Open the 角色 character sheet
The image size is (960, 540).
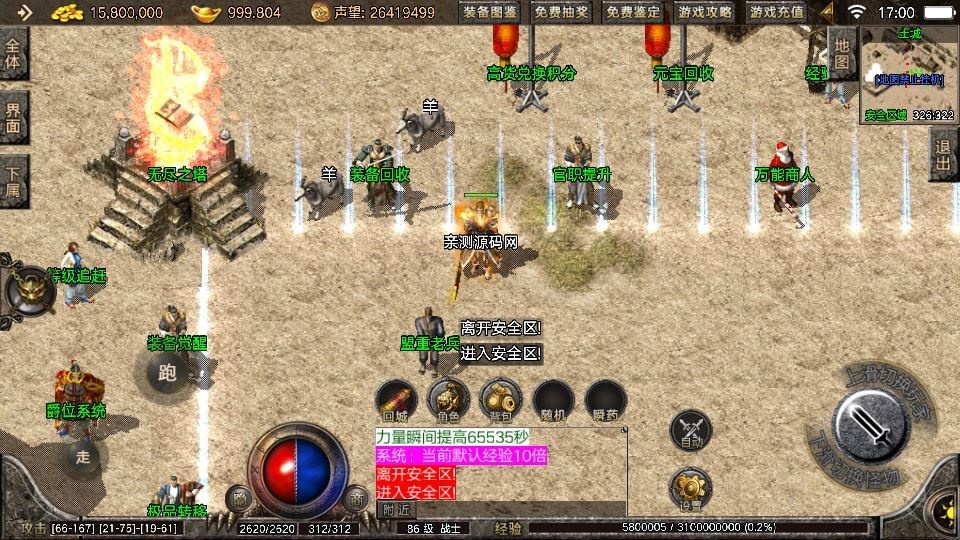(x=449, y=396)
